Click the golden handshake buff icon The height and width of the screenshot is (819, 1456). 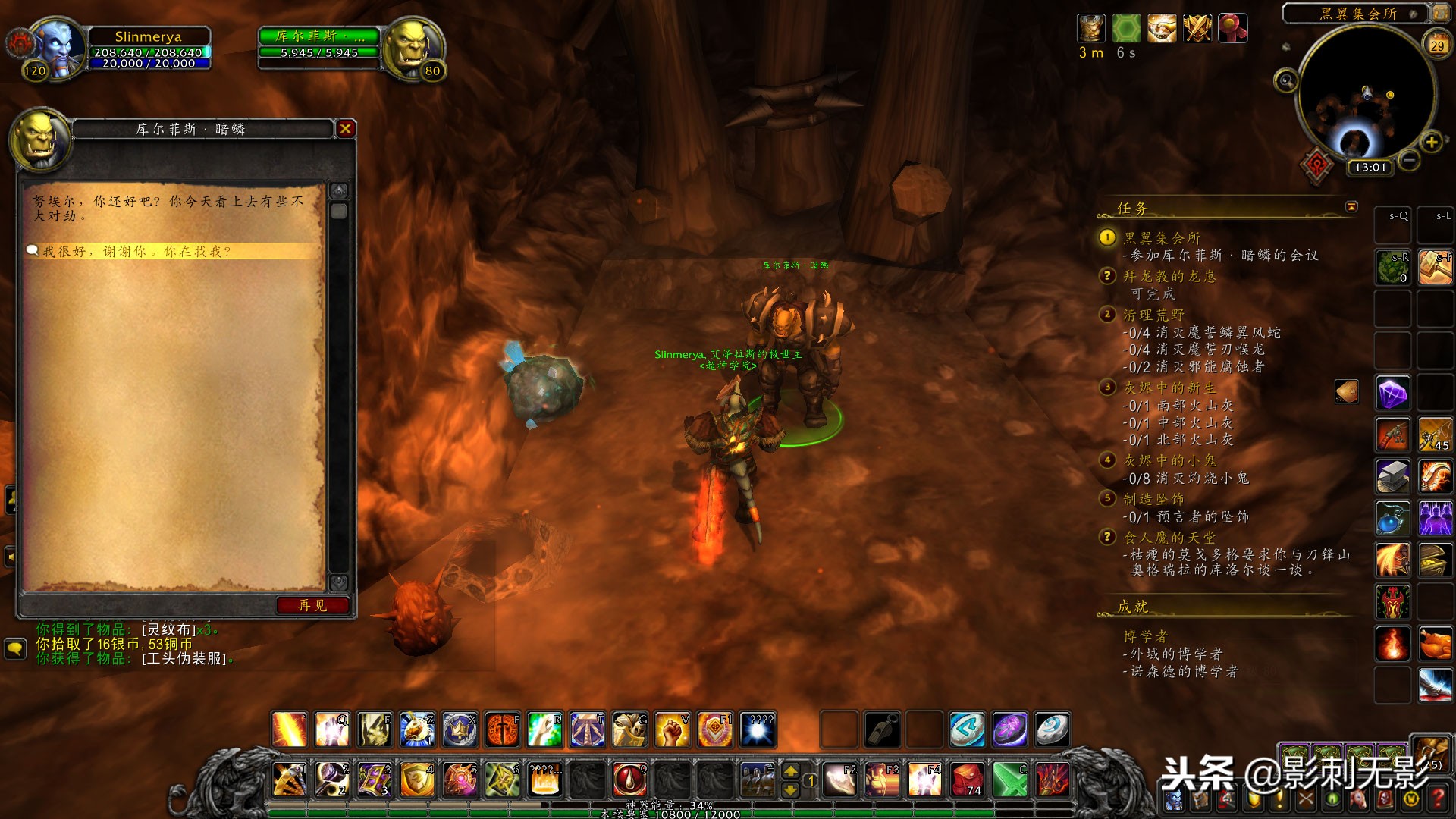pyautogui.click(x=1162, y=29)
